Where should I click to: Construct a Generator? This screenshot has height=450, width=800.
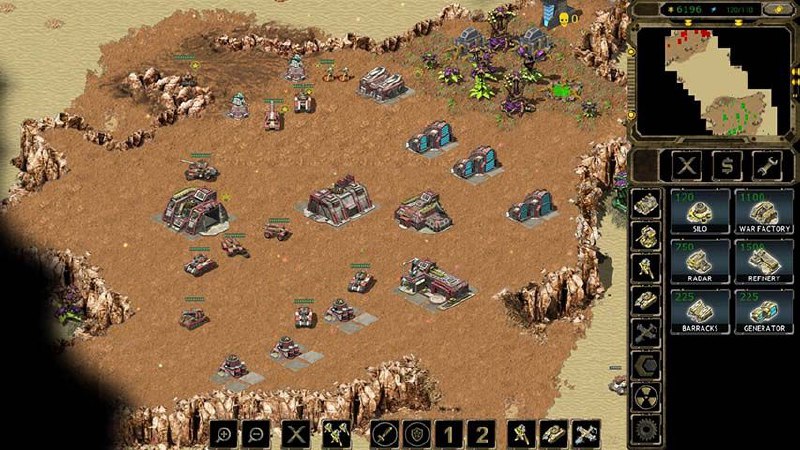pos(764,311)
